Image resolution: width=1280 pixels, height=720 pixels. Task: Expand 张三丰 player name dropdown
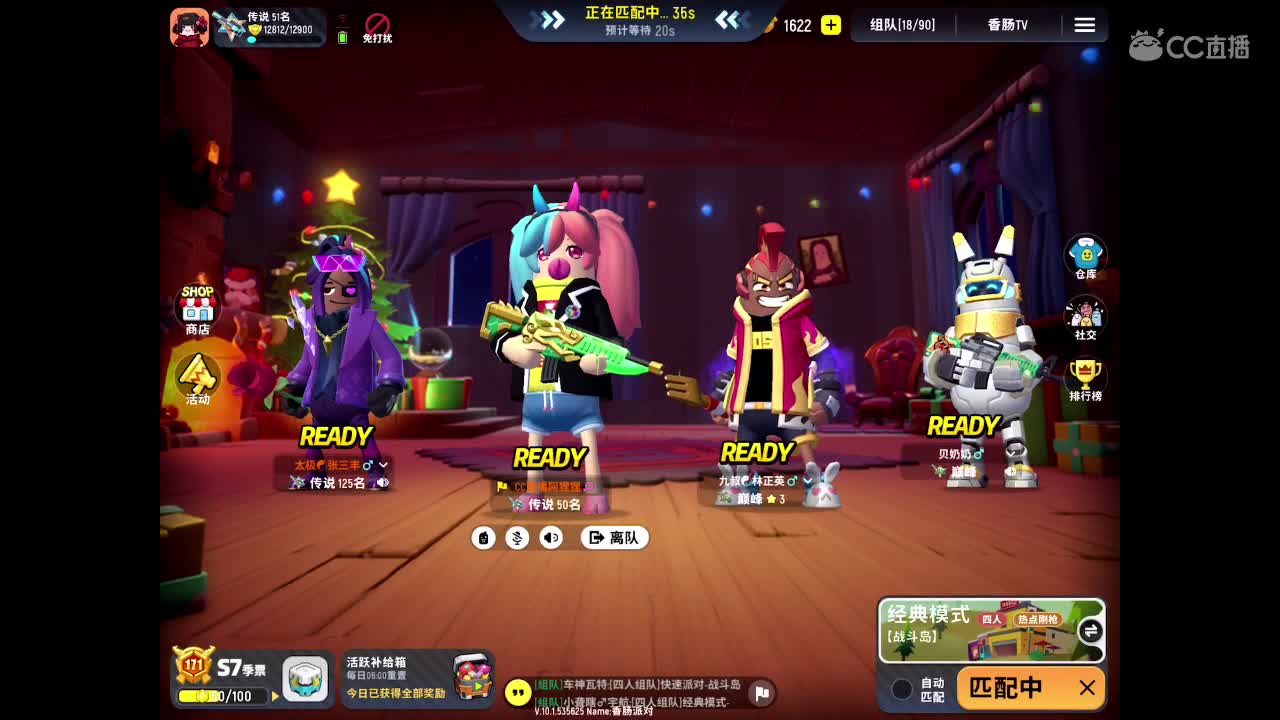[382, 463]
